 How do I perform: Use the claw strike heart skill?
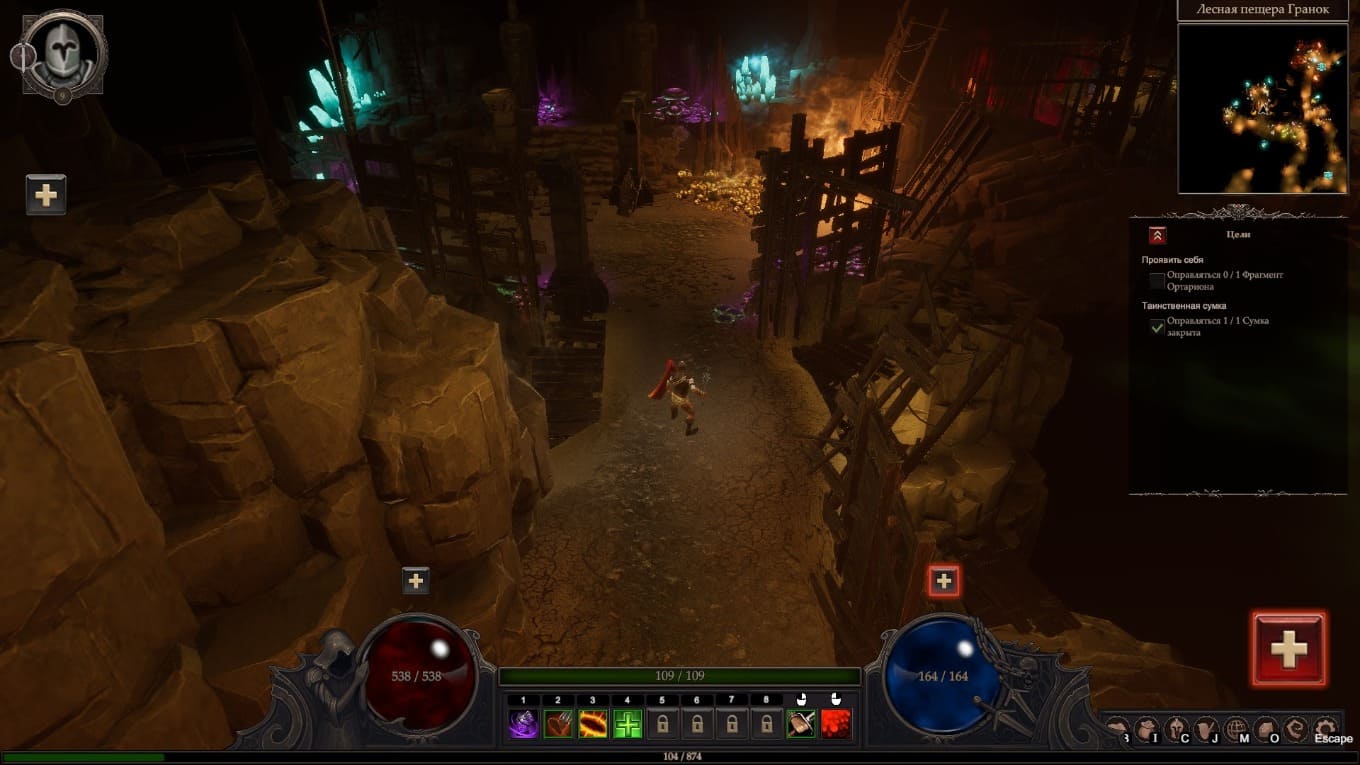click(x=558, y=723)
